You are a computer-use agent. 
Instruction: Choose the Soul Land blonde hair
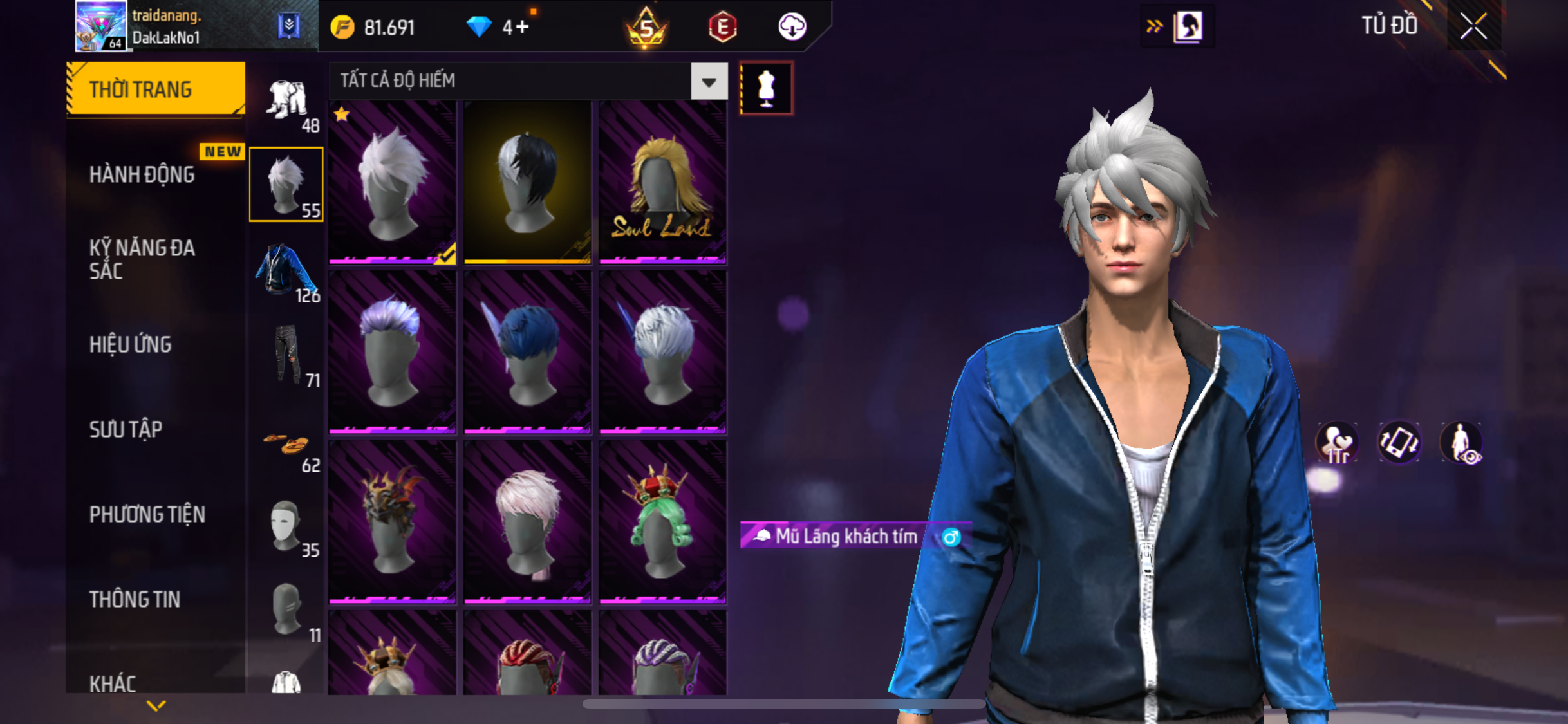click(x=662, y=183)
